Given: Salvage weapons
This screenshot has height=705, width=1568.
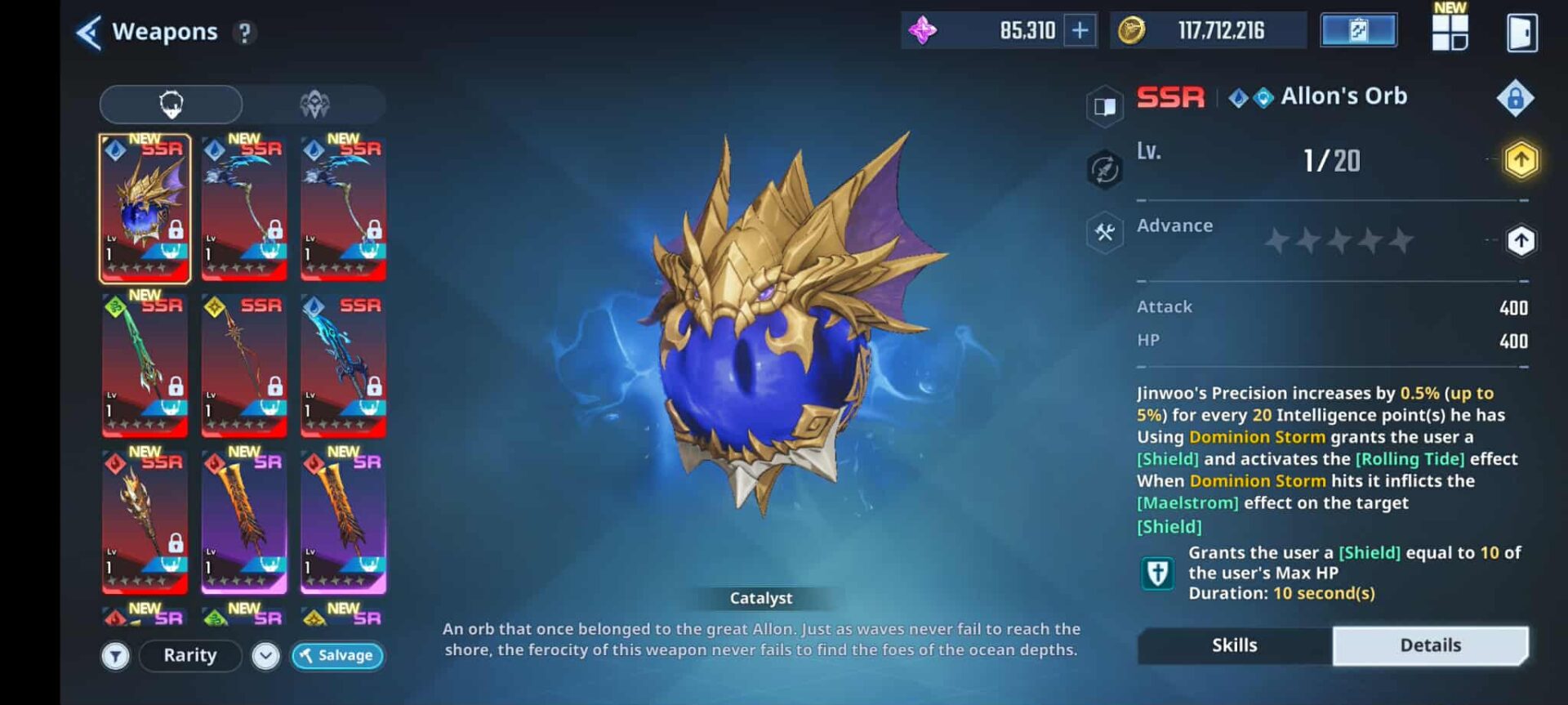Looking at the screenshot, I should click(x=337, y=656).
